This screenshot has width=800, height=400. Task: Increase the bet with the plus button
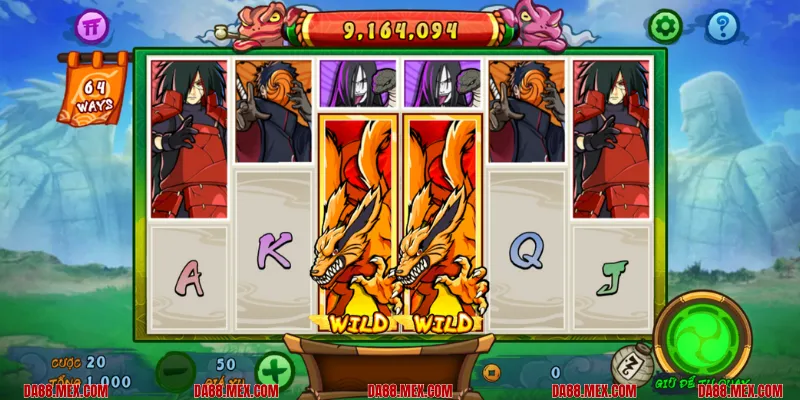point(273,371)
